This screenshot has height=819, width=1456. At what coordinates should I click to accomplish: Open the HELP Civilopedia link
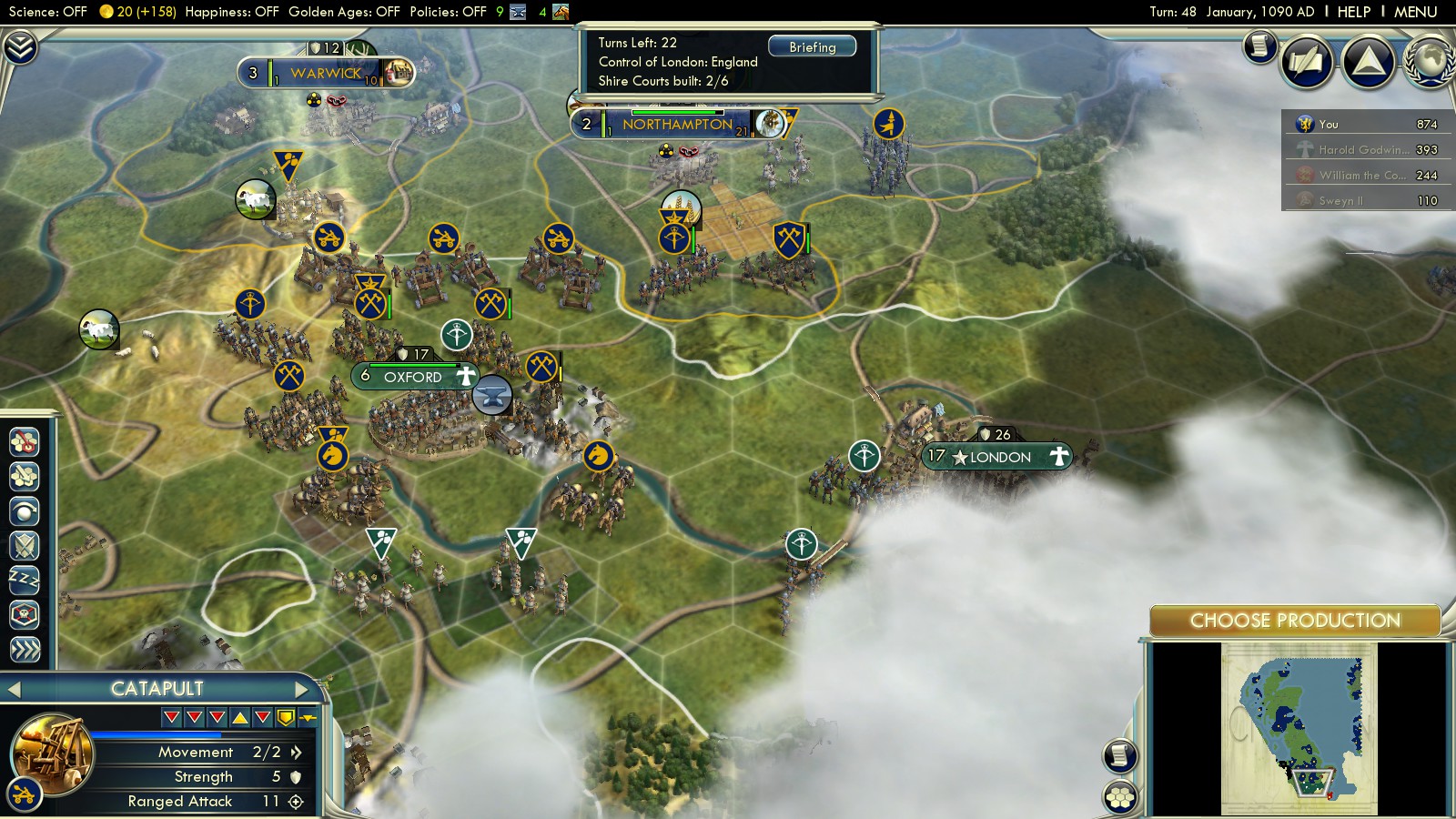[1353, 12]
